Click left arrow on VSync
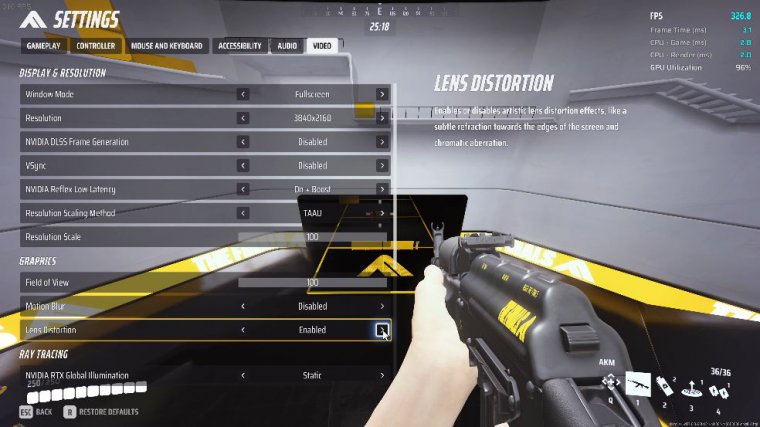This screenshot has height=427, width=760. (243, 166)
